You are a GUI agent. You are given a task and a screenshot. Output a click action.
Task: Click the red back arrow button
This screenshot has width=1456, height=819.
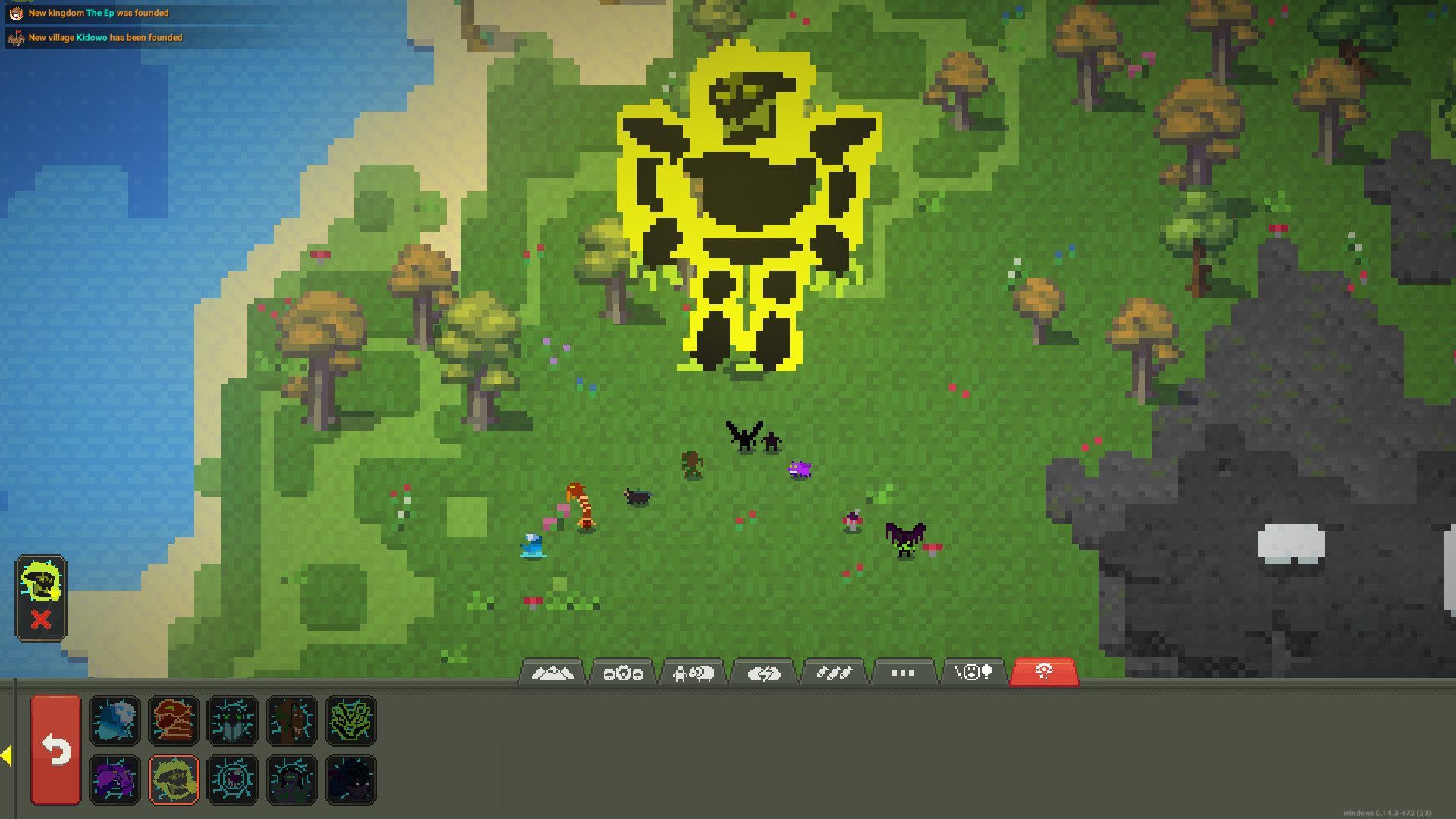(x=55, y=750)
